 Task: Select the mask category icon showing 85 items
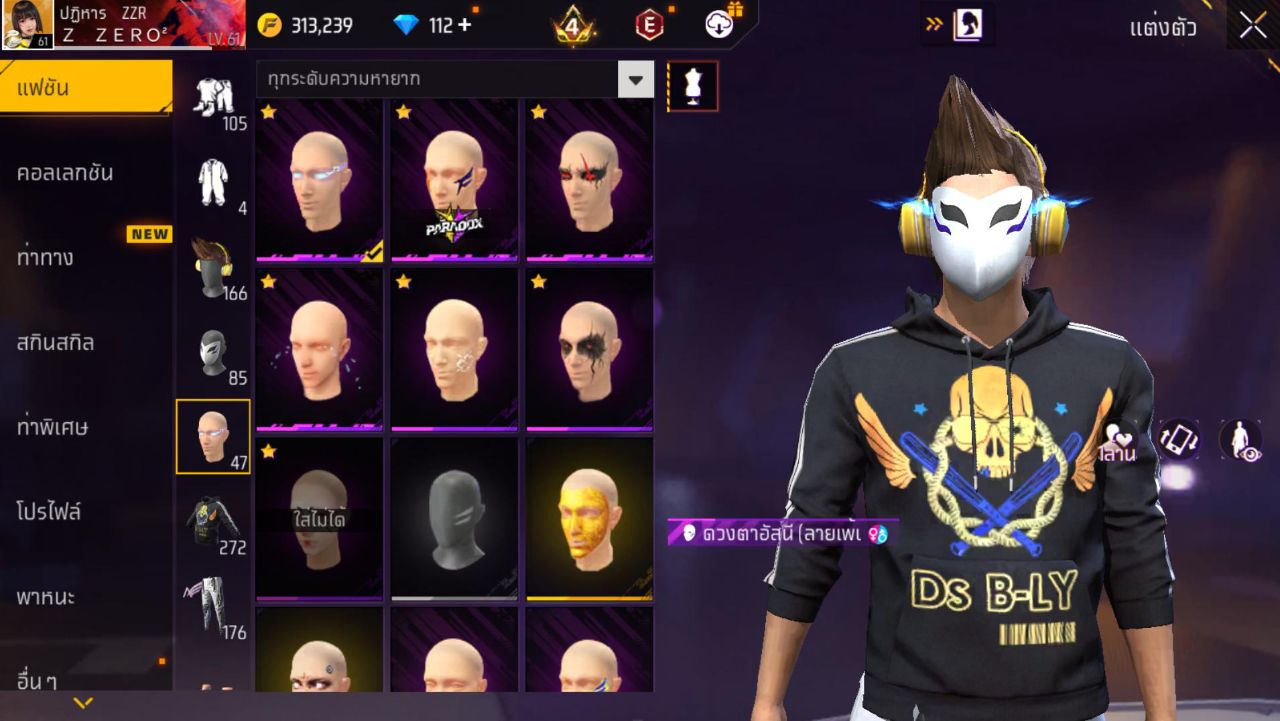point(213,350)
